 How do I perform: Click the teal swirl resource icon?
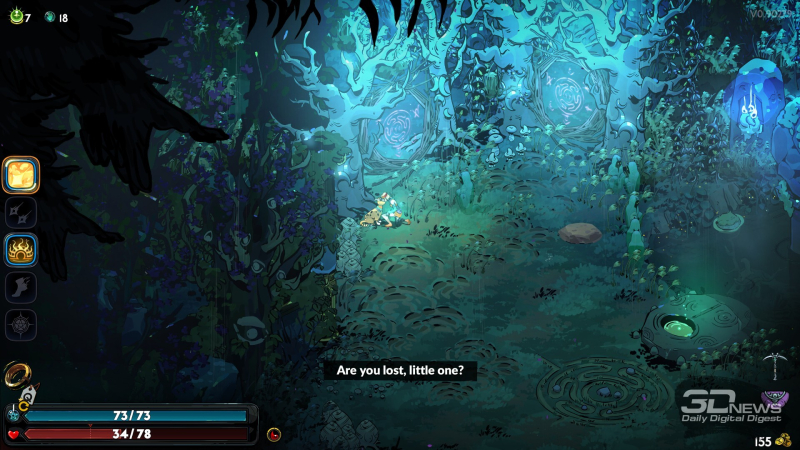click(x=48, y=17)
